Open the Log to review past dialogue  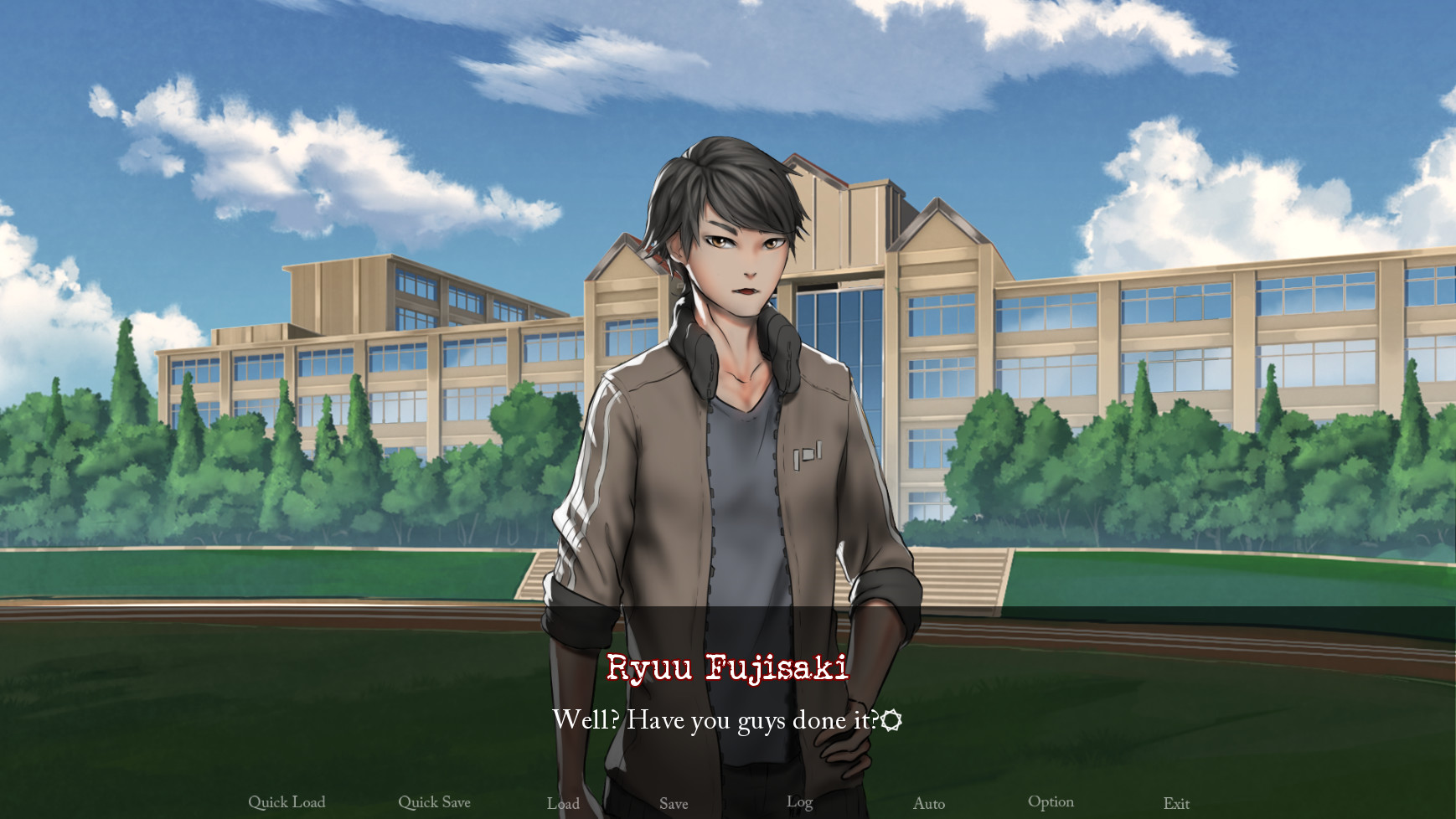coord(799,801)
